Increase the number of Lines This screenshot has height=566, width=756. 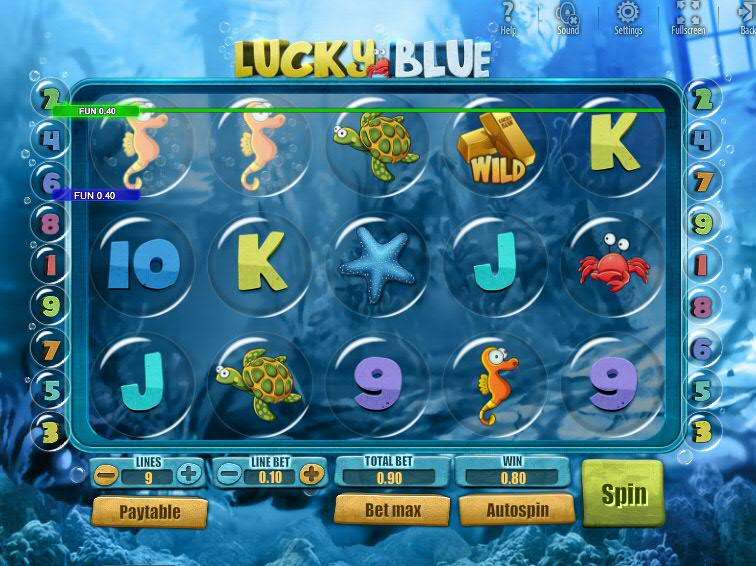click(x=189, y=475)
